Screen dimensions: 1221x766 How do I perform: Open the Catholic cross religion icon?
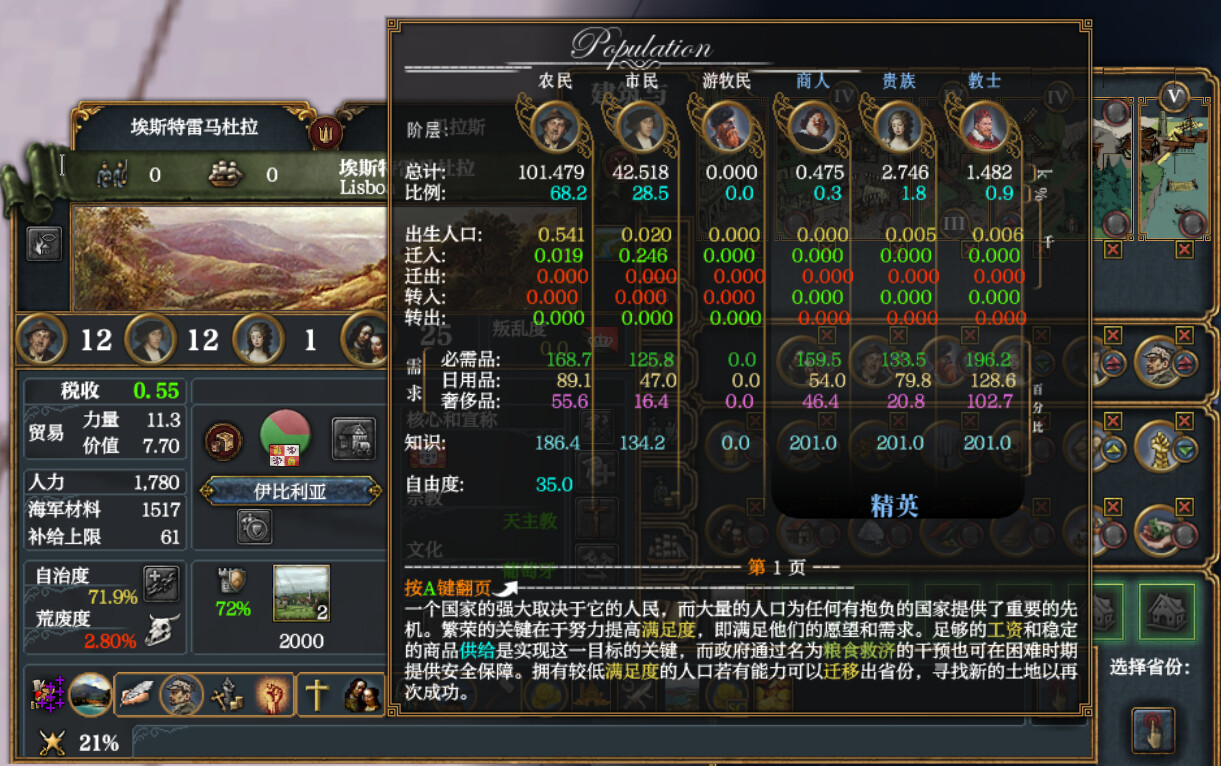pos(317,694)
